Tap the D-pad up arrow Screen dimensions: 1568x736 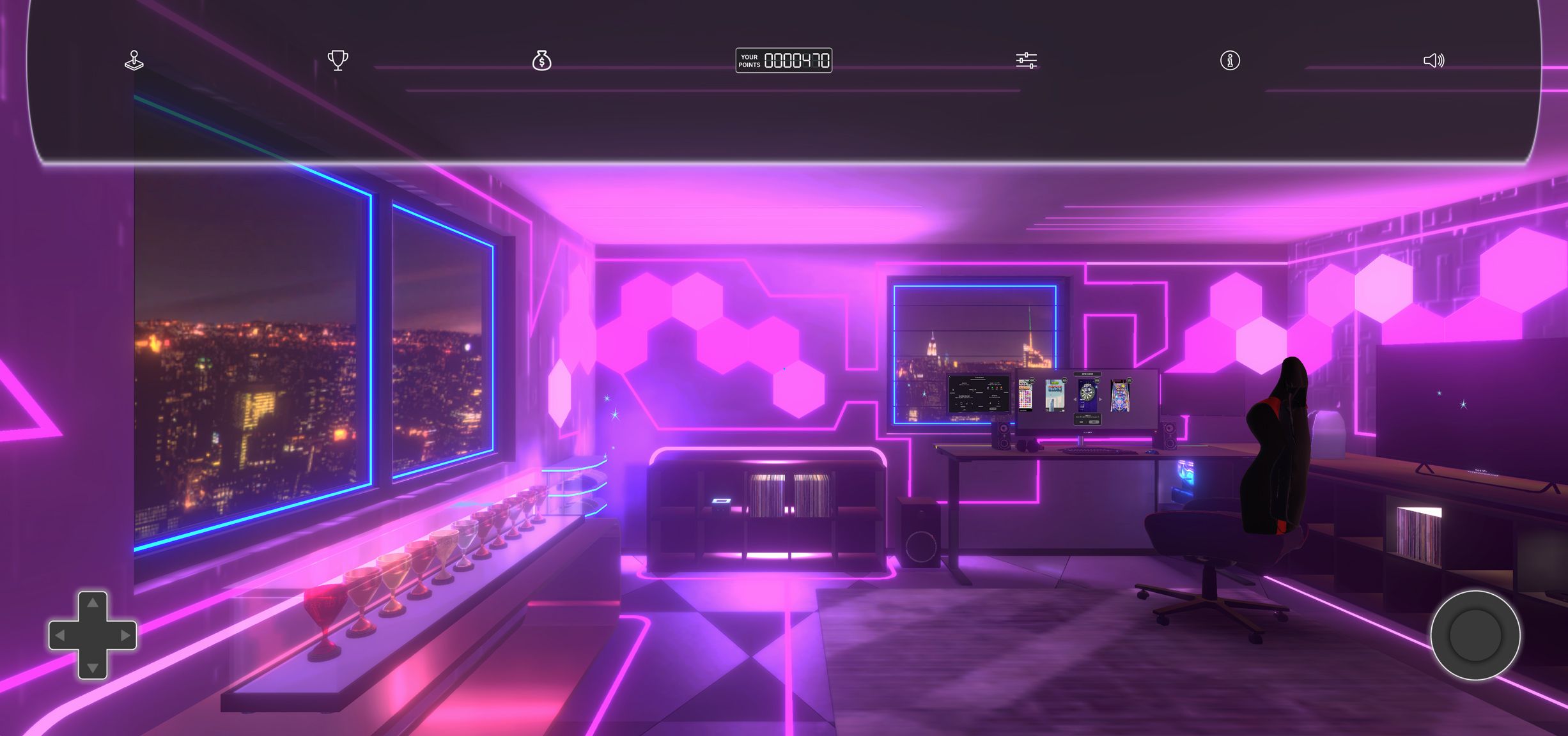tap(93, 602)
